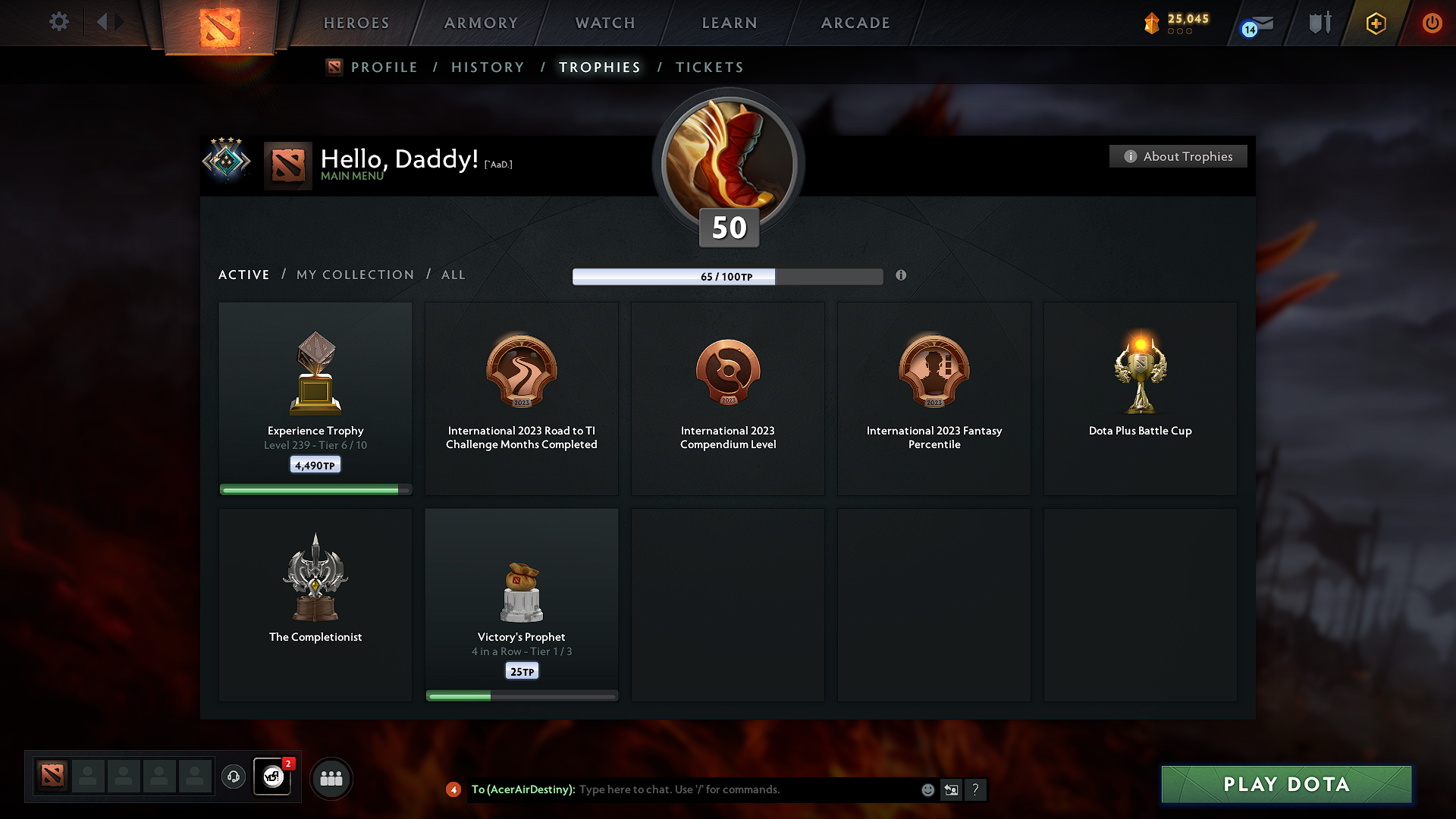Switch to the MY COLLECTION tab
Image resolution: width=1456 pixels, height=819 pixels.
coord(354,275)
